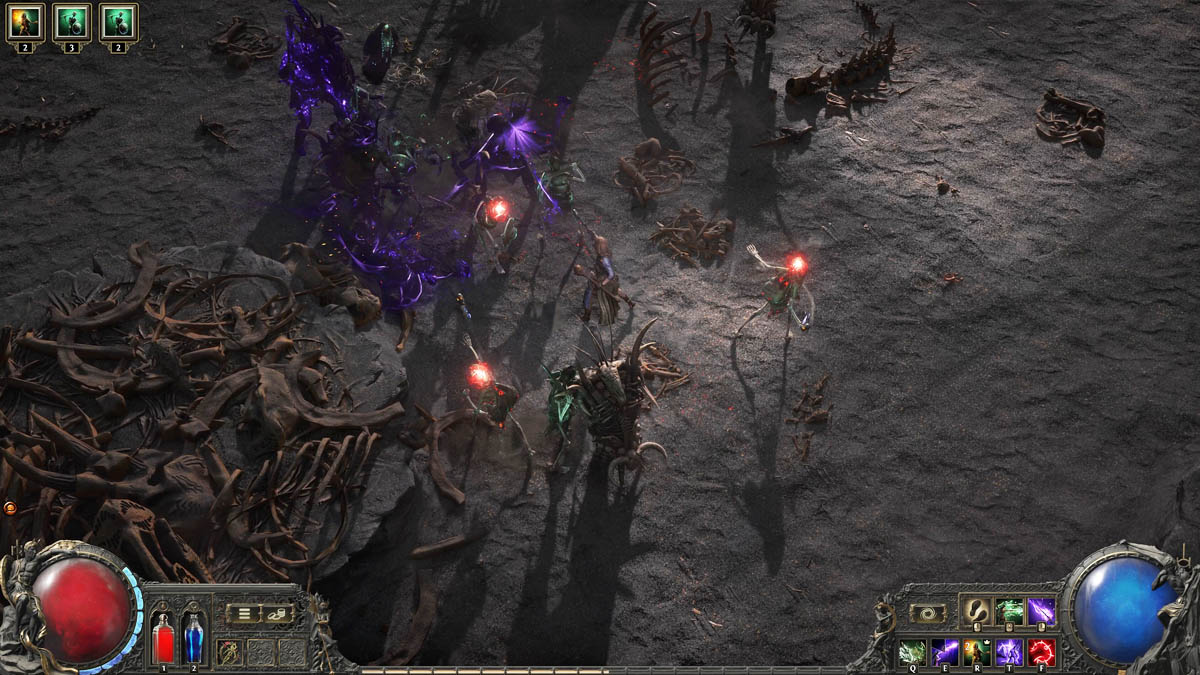The width and height of the screenshot is (1200, 675).
Task: Trigger the minion skill on R
Action: click(x=977, y=652)
